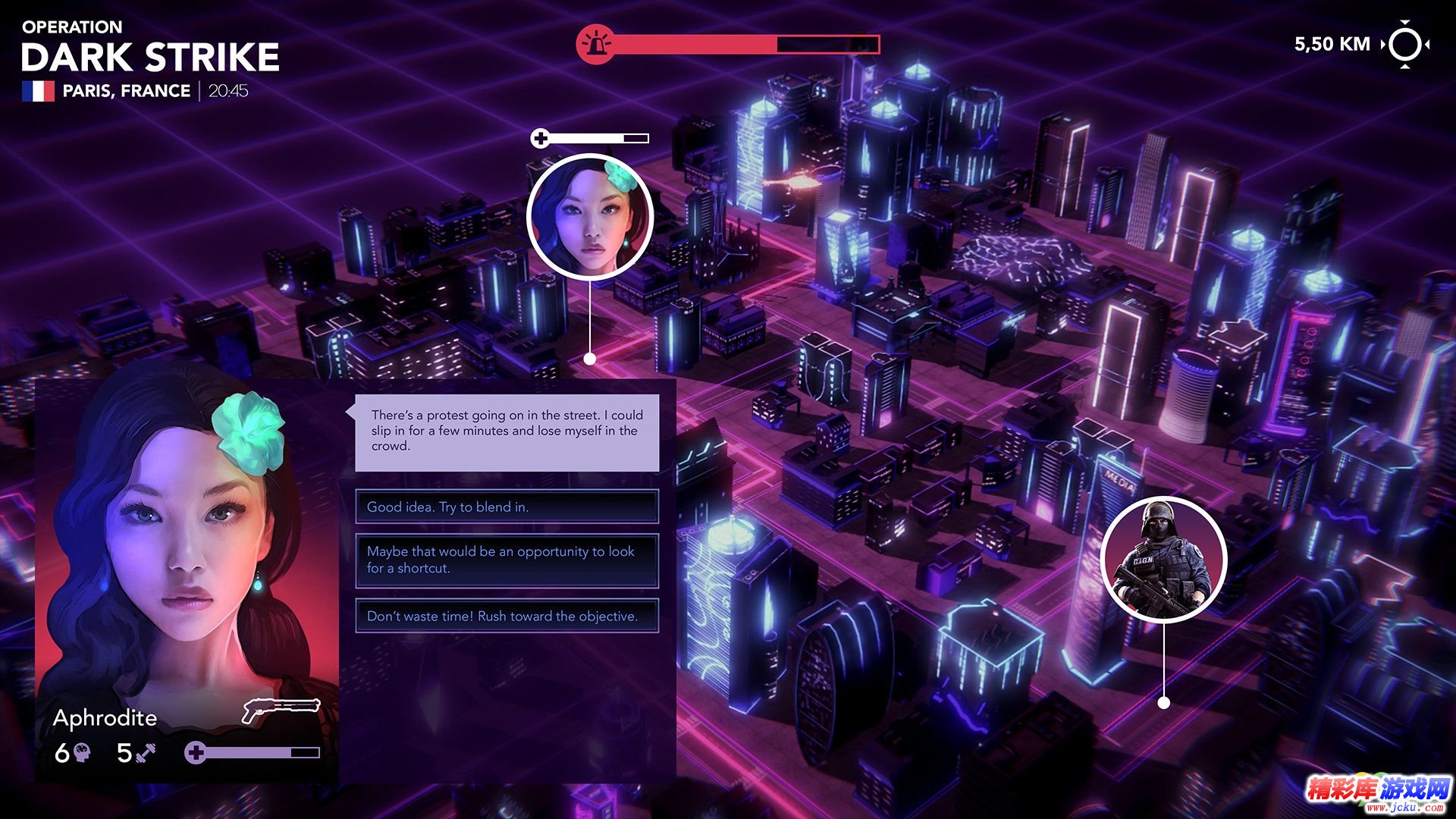Click the red police siren alert icon
The height and width of the screenshot is (819, 1456).
tap(595, 45)
